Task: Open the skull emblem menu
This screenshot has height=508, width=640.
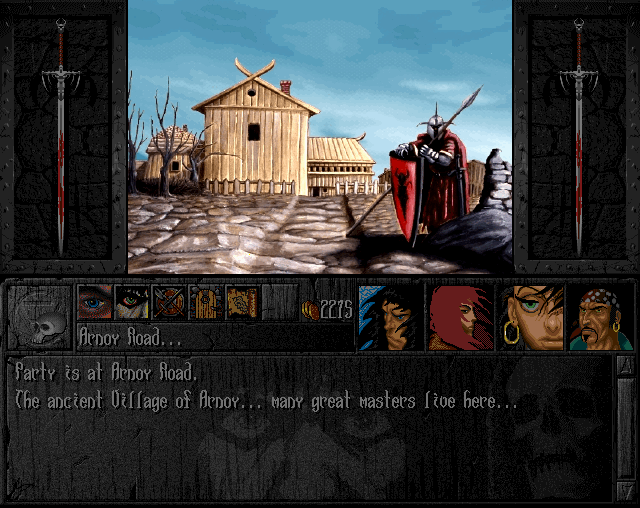Action: pos(40,317)
